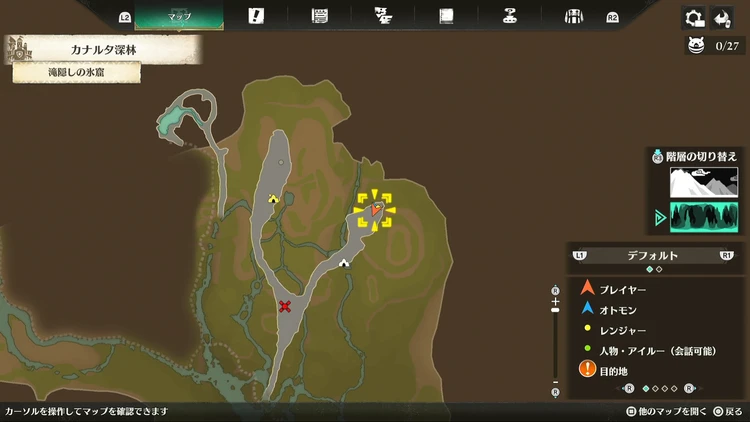The width and height of the screenshot is (750, 422).
Task: Select the オトモン legend entry
Action: (x=620, y=309)
